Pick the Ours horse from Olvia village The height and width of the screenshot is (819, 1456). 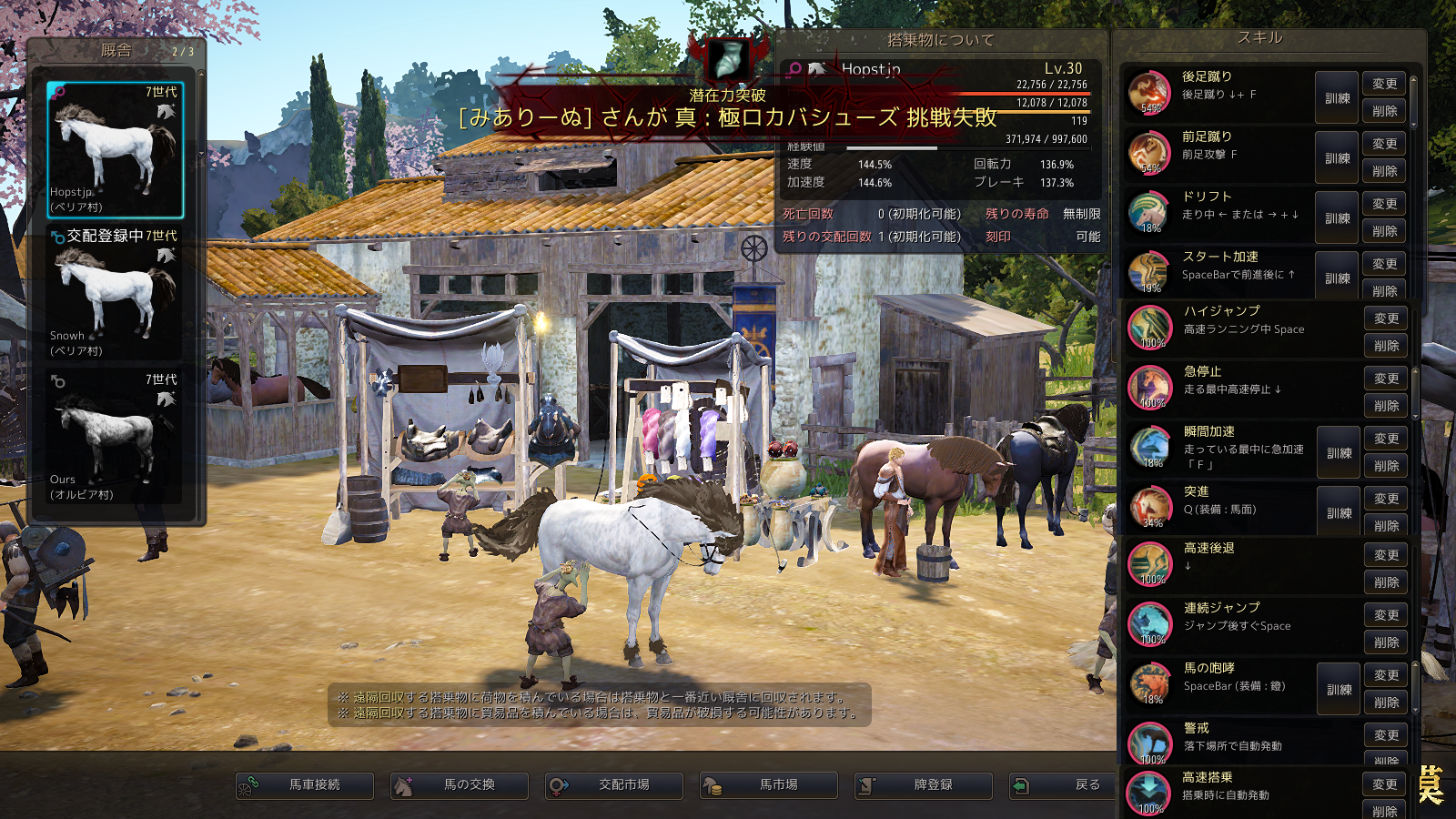coord(116,437)
